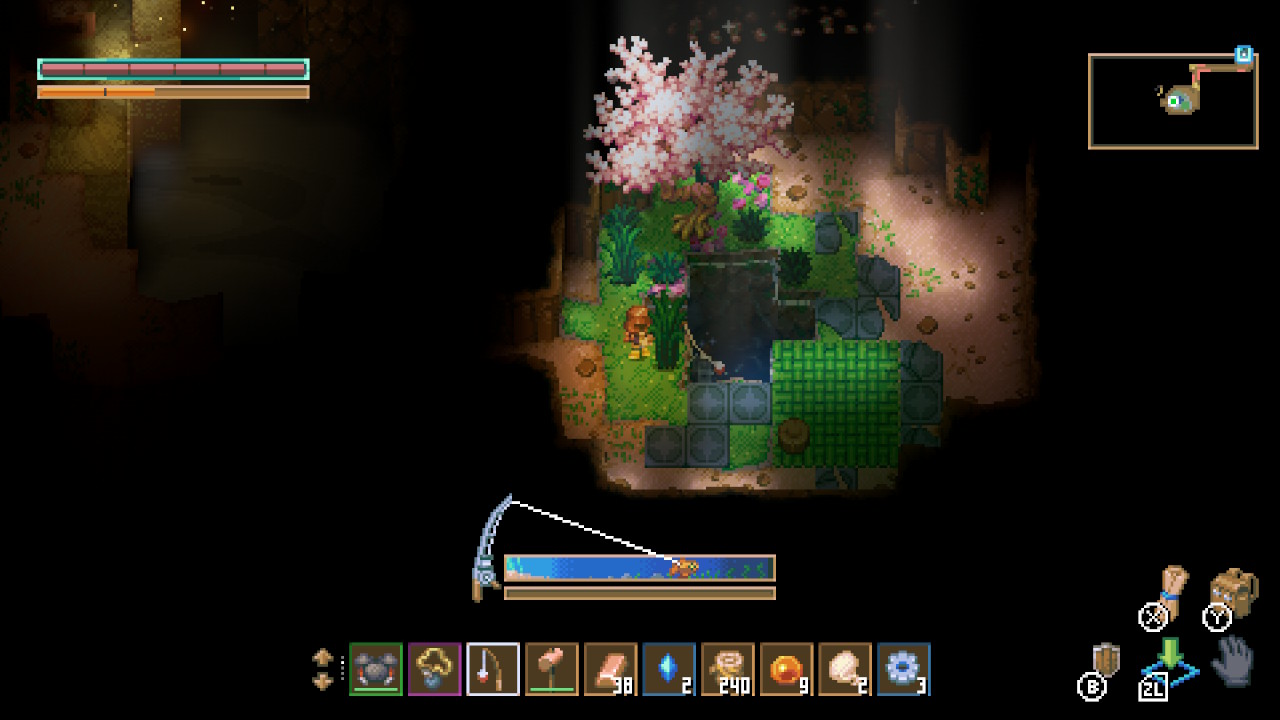Open the backpack inventory icon
The height and width of the screenshot is (720, 1280).
click(x=1233, y=593)
